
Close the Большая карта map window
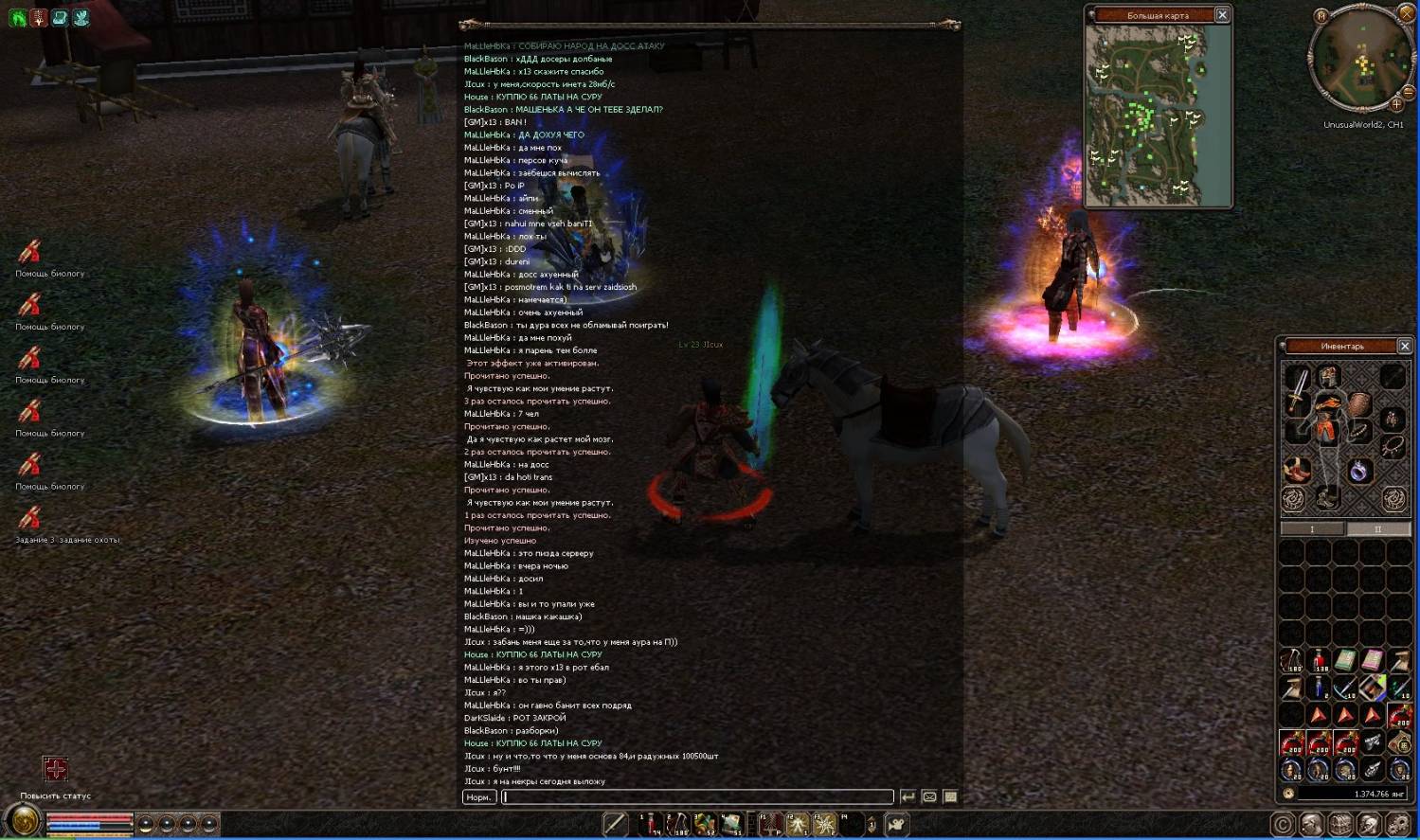pyautogui.click(x=1222, y=15)
